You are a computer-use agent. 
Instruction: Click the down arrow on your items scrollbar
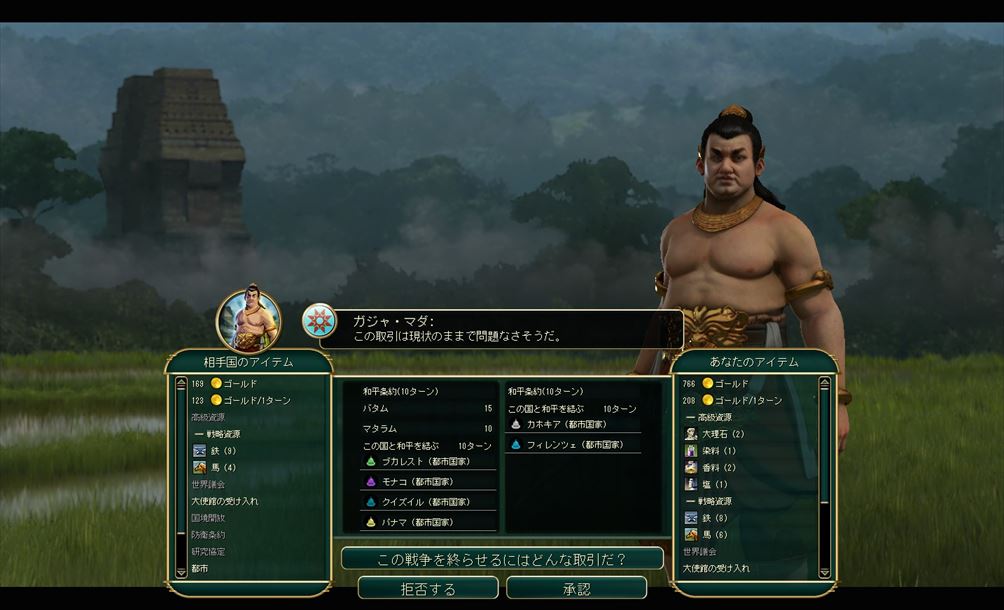[x=825, y=572]
